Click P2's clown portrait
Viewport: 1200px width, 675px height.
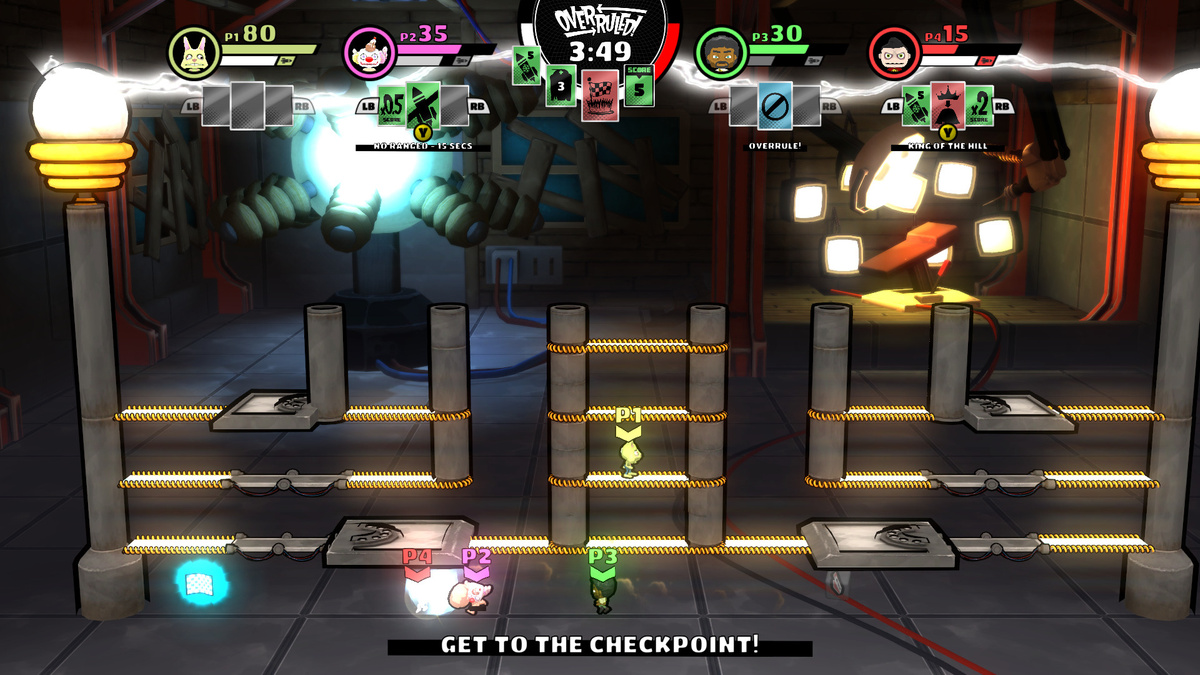366,50
